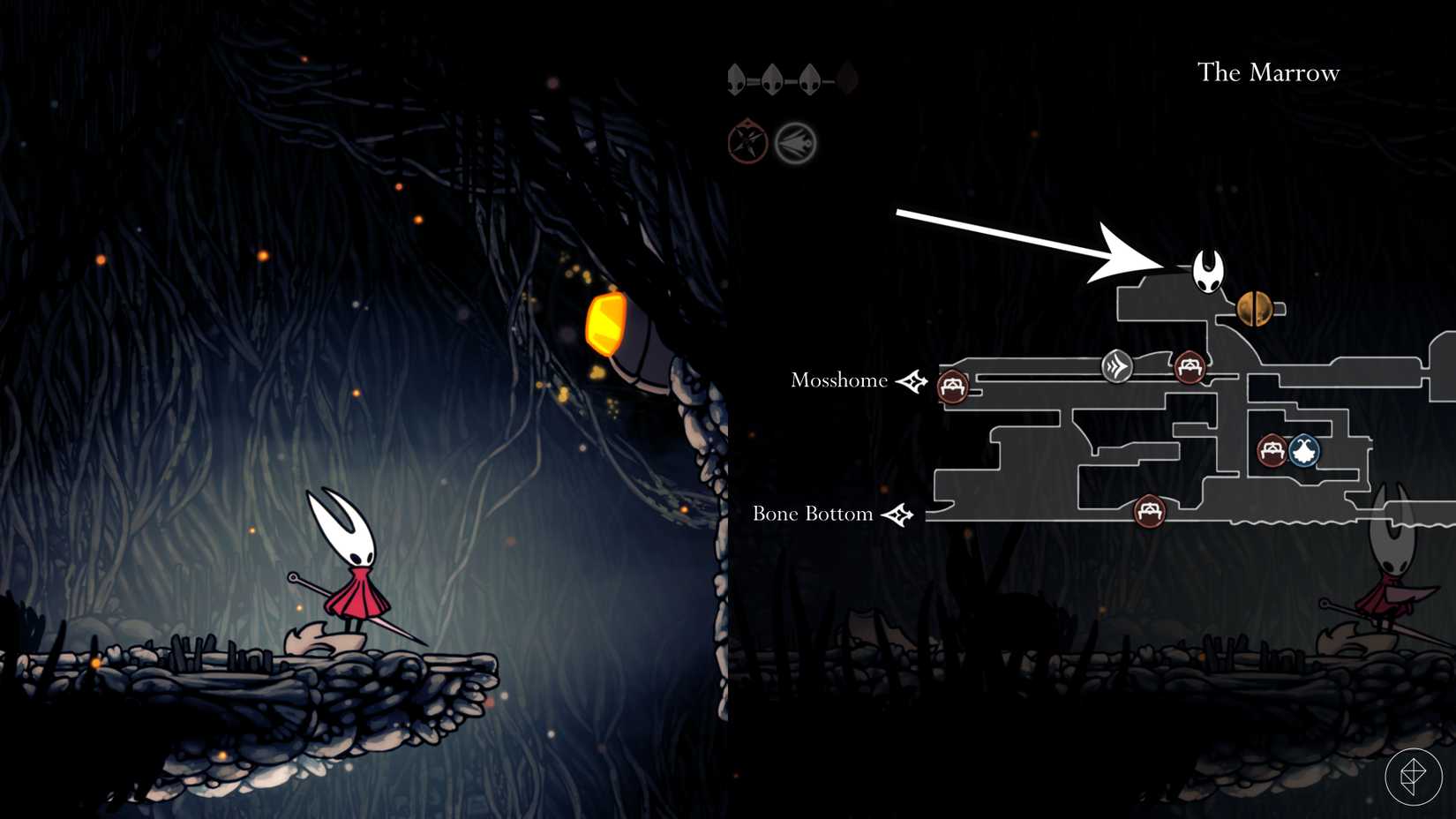The image size is (1456, 819).
Task: Select the title reading The Marrow
Action: pyautogui.click(x=1268, y=73)
